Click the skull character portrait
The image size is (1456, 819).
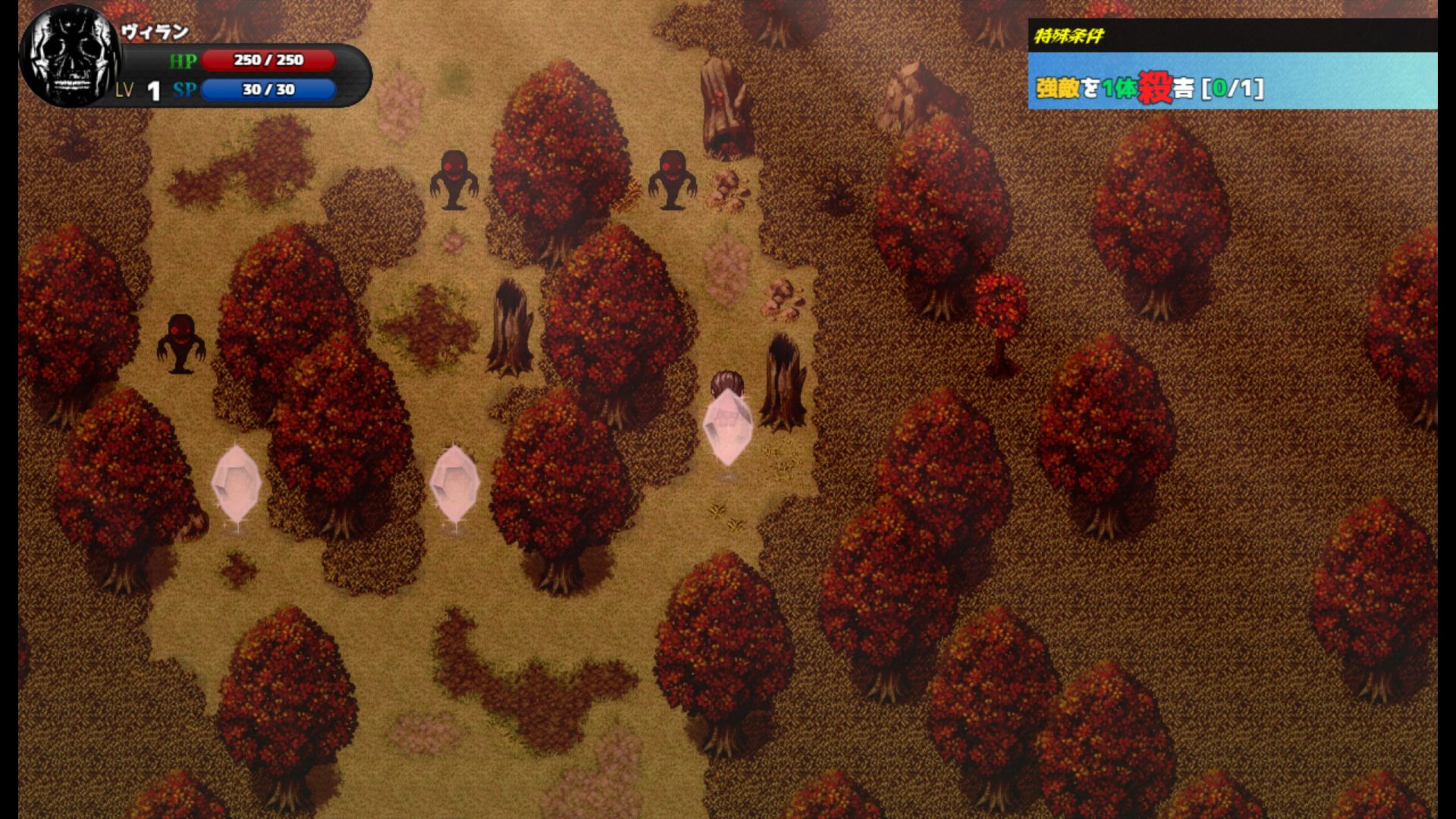[x=70, y=56]
